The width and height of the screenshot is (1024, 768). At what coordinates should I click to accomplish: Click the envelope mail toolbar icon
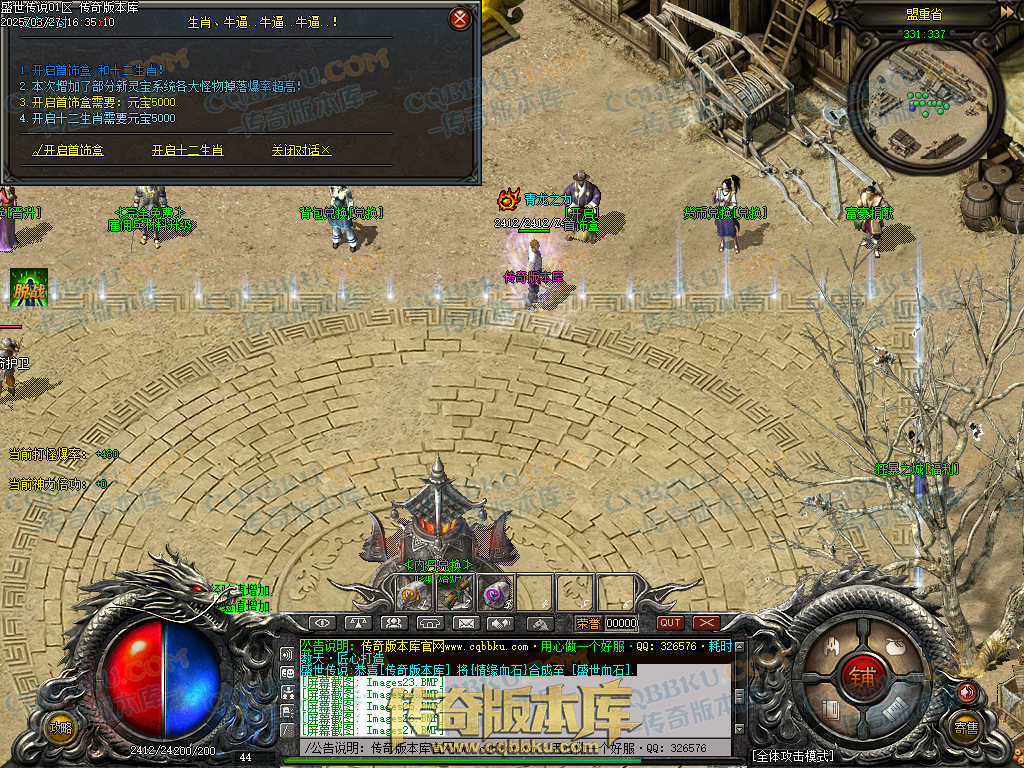point(465,623)
